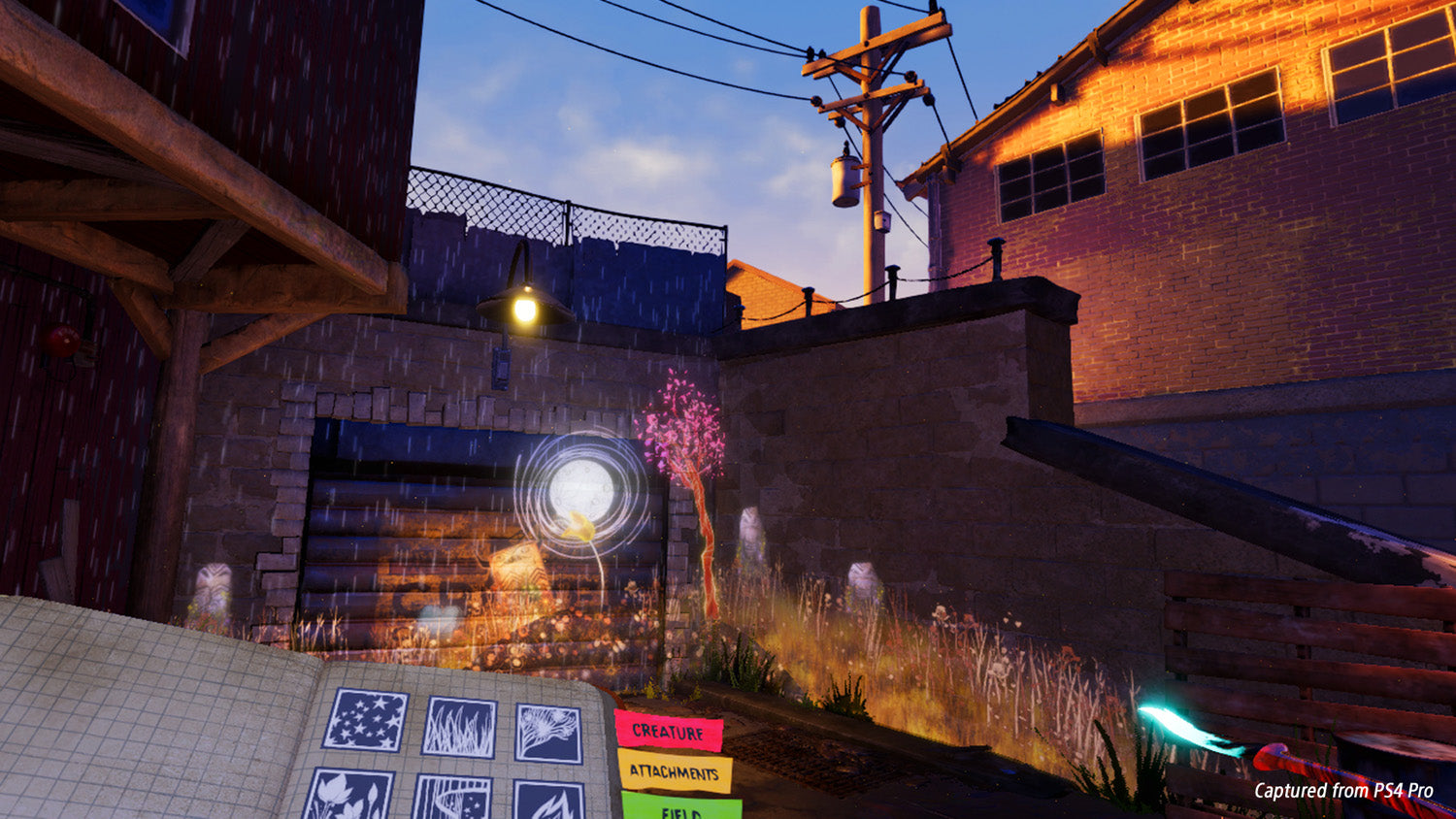Select the rain and stars stamp
Screen dimensions: 1456x819
450,799
